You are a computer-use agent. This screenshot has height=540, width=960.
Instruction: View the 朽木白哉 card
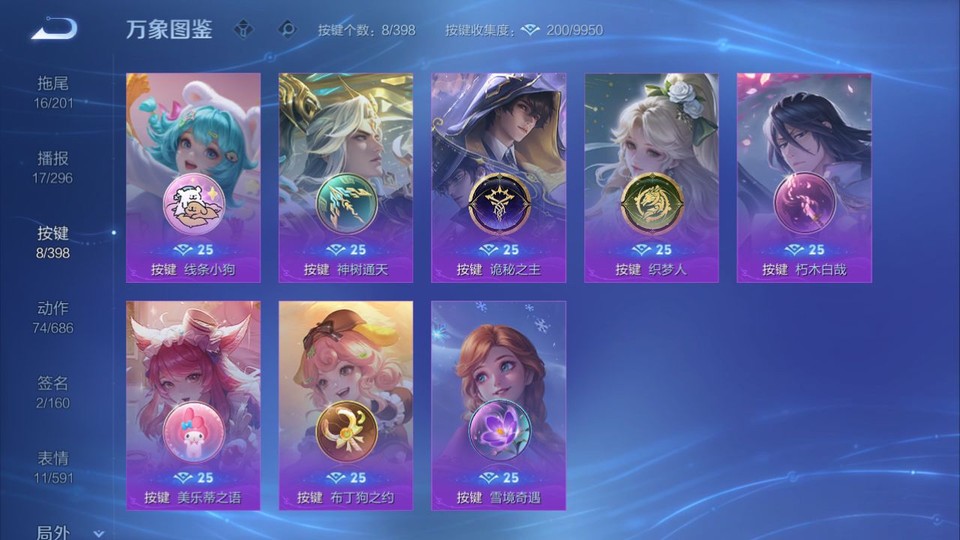(x=804, y=177)
